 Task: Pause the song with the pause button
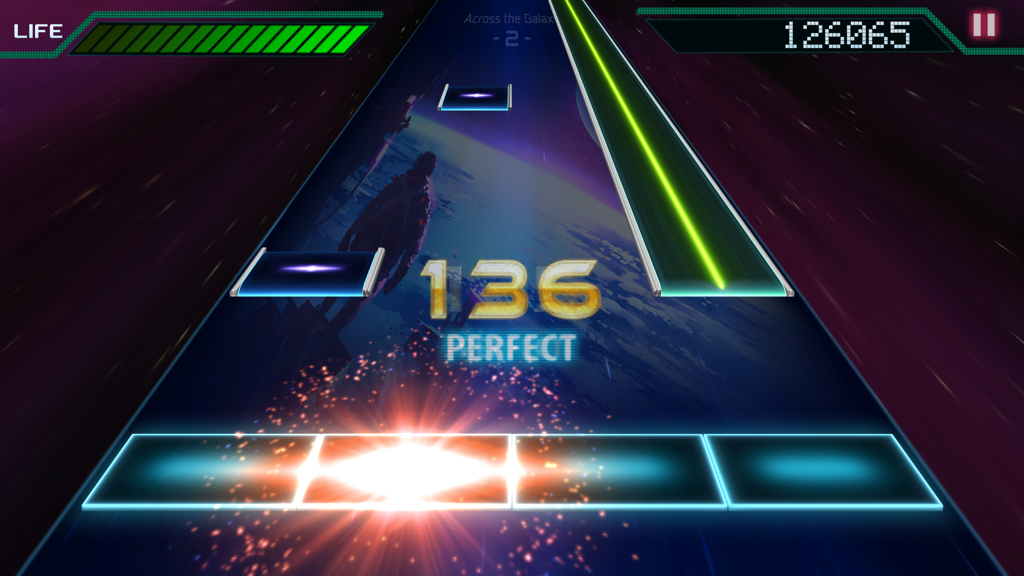tap(984, 25)
